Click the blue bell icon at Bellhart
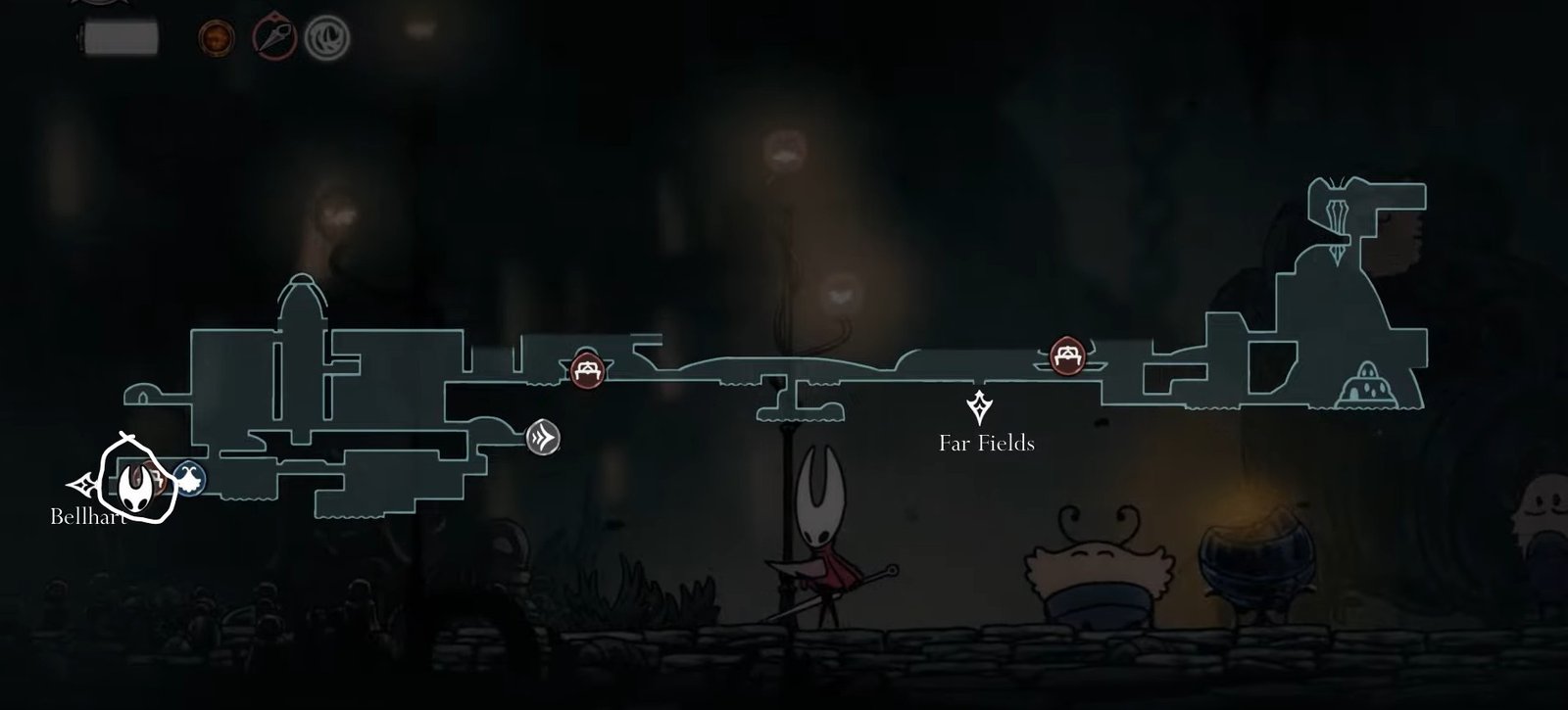This screenshot has height=710, width=1568. 192,479
